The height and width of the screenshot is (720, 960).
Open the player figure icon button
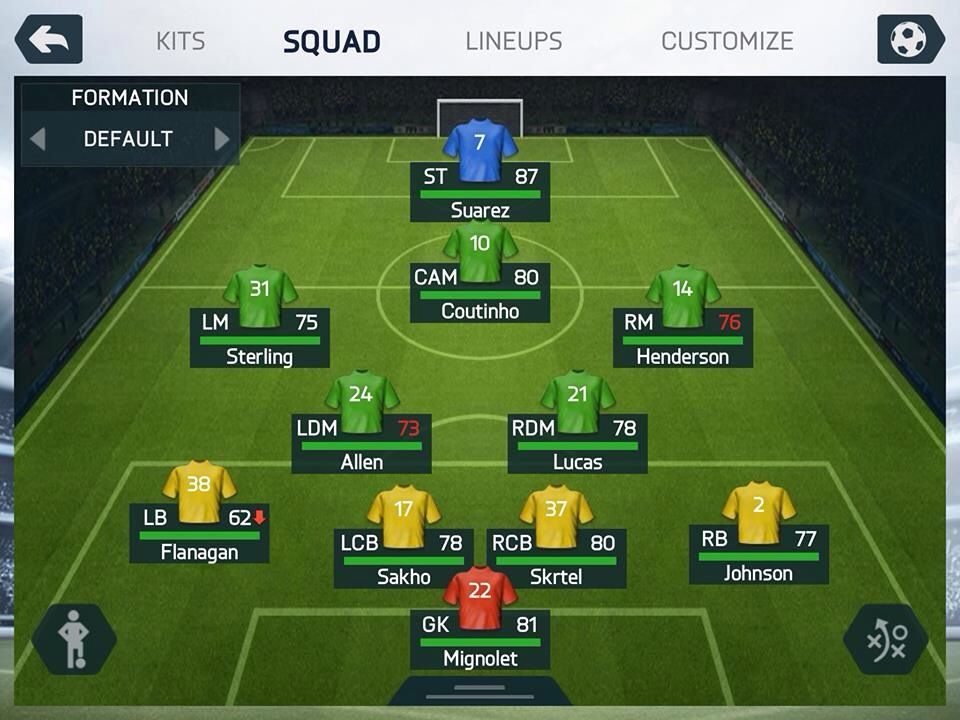pos(73,638)
